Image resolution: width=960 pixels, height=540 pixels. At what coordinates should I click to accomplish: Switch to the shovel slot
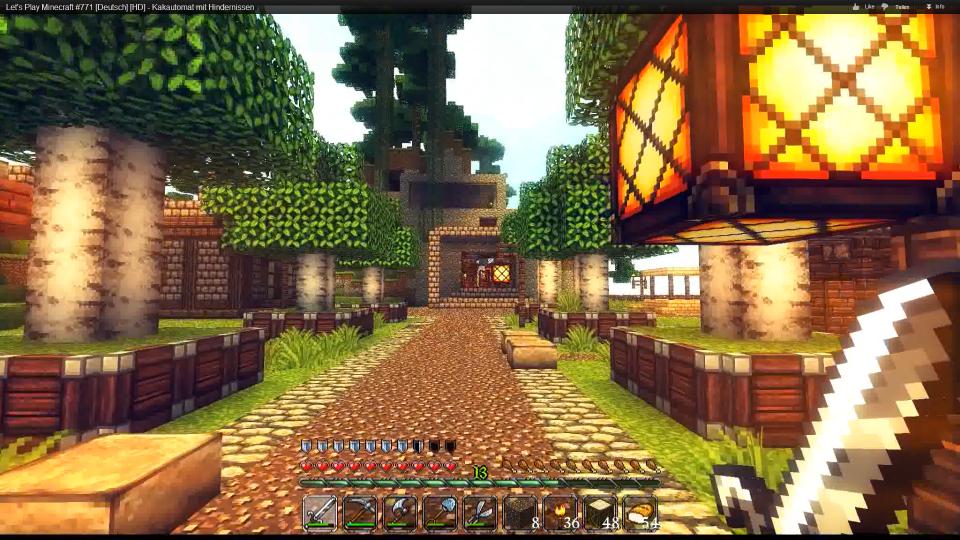click(440, 512)
